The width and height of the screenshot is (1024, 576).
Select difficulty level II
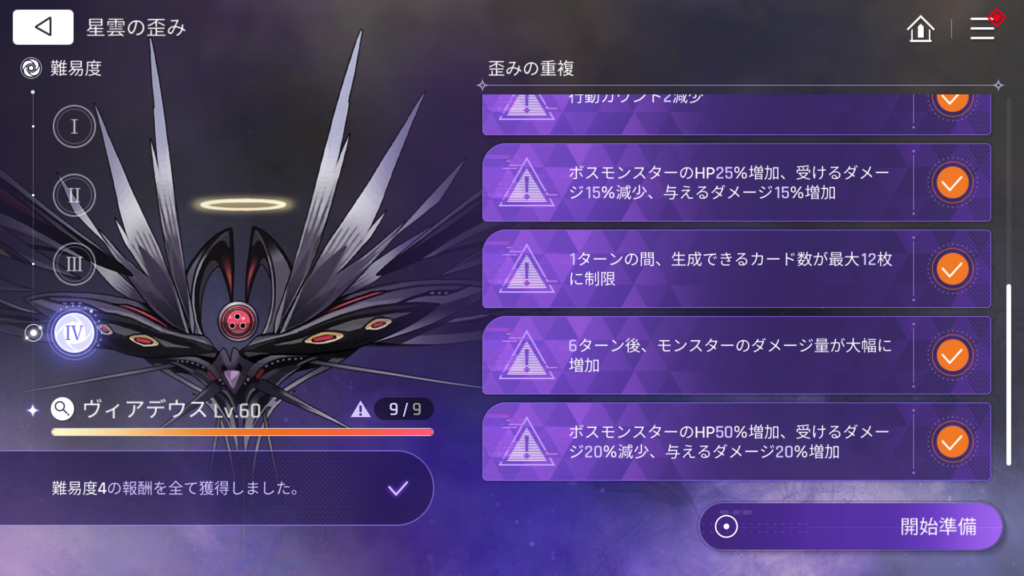tap(74, 195)
